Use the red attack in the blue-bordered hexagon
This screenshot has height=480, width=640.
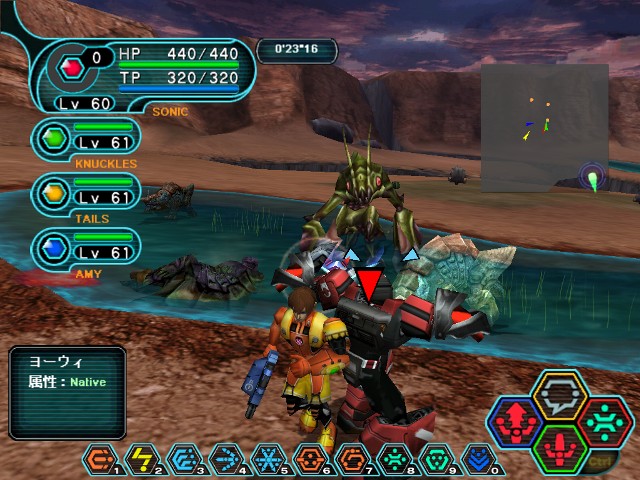(516, 421)
